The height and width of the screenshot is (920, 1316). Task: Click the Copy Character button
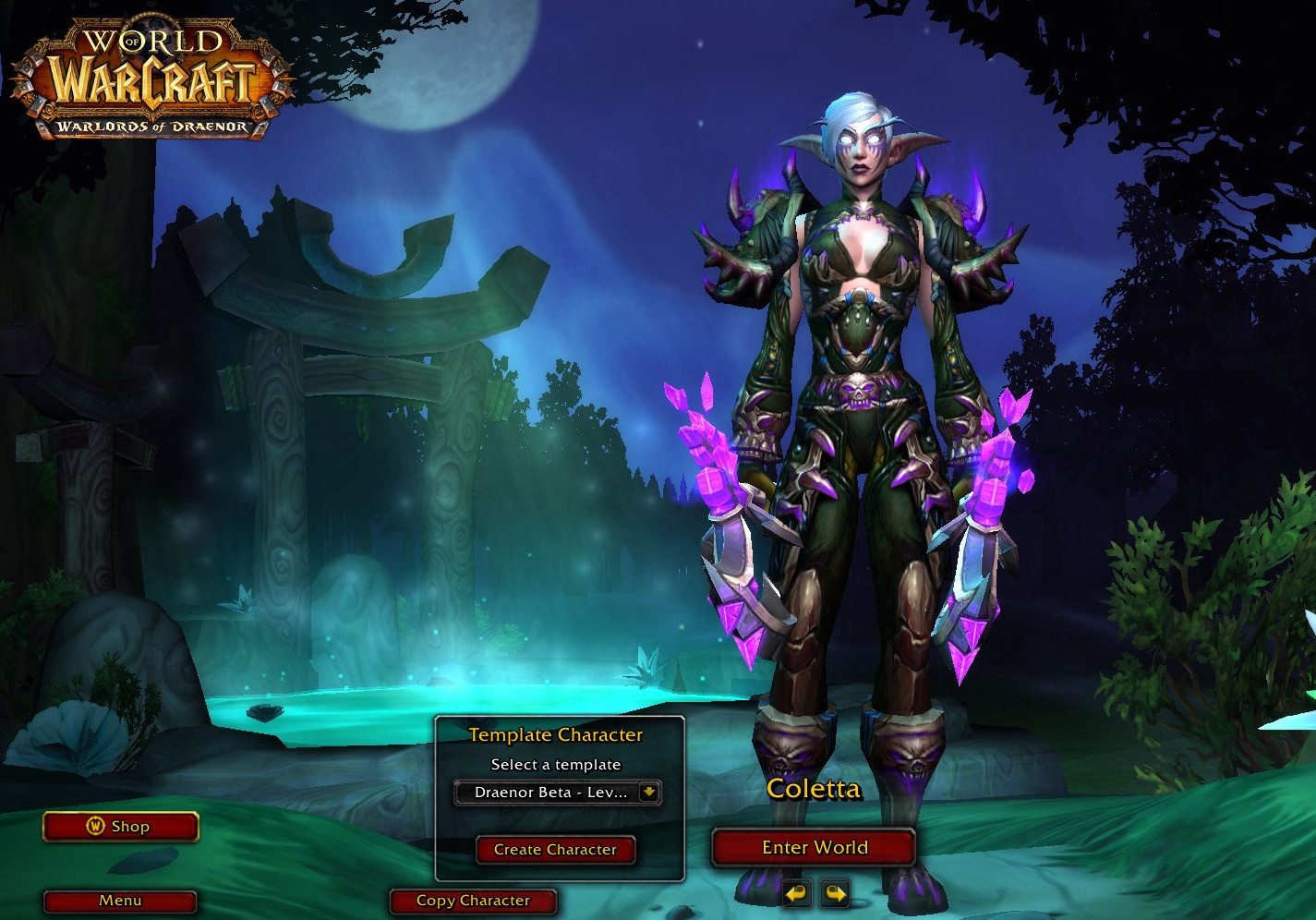coord(473,901)
